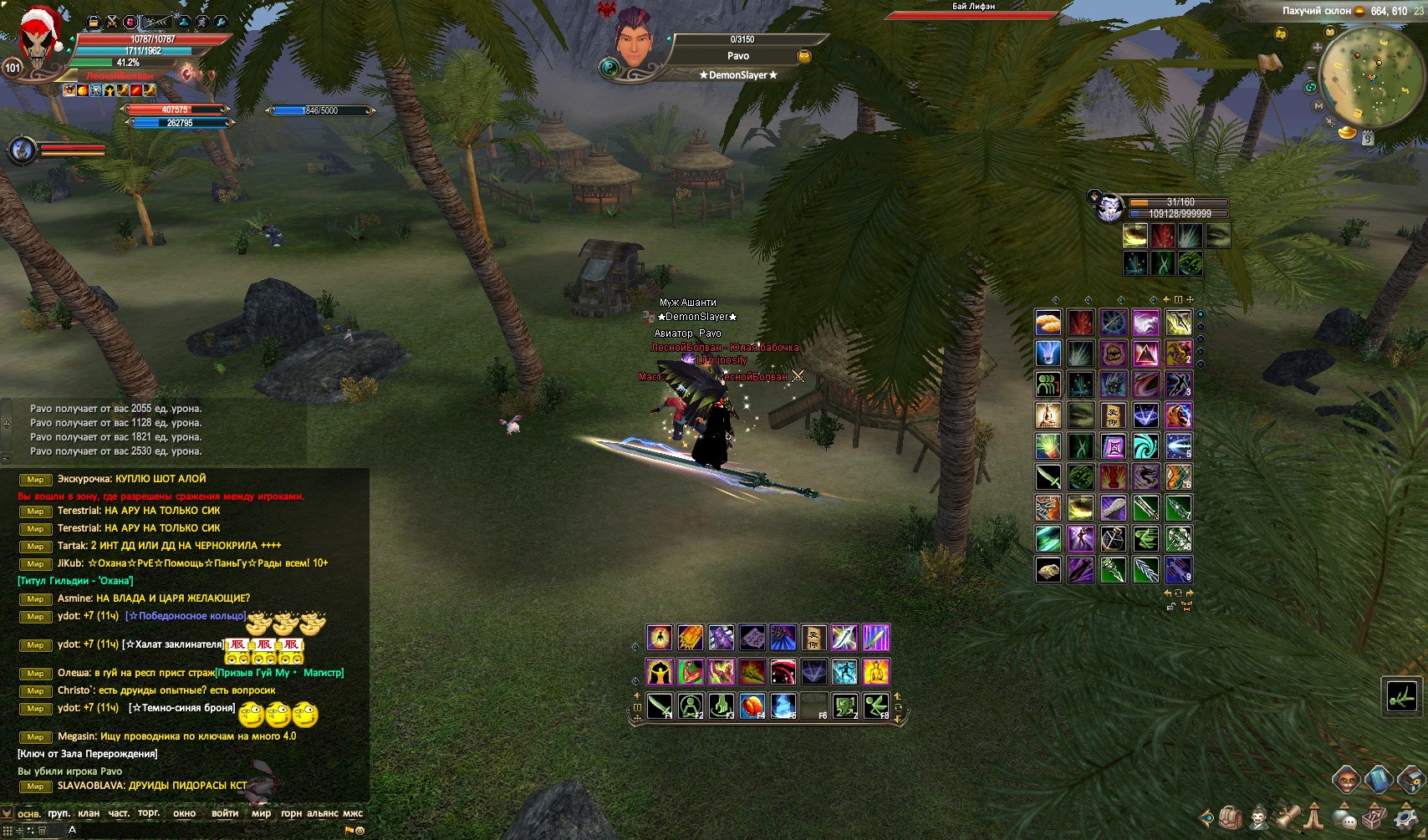The width and height of the screenshot is (1428, 840).
Task: Switch to the клан chat tab
Action: pyautogui.click(x=88, y=813)
